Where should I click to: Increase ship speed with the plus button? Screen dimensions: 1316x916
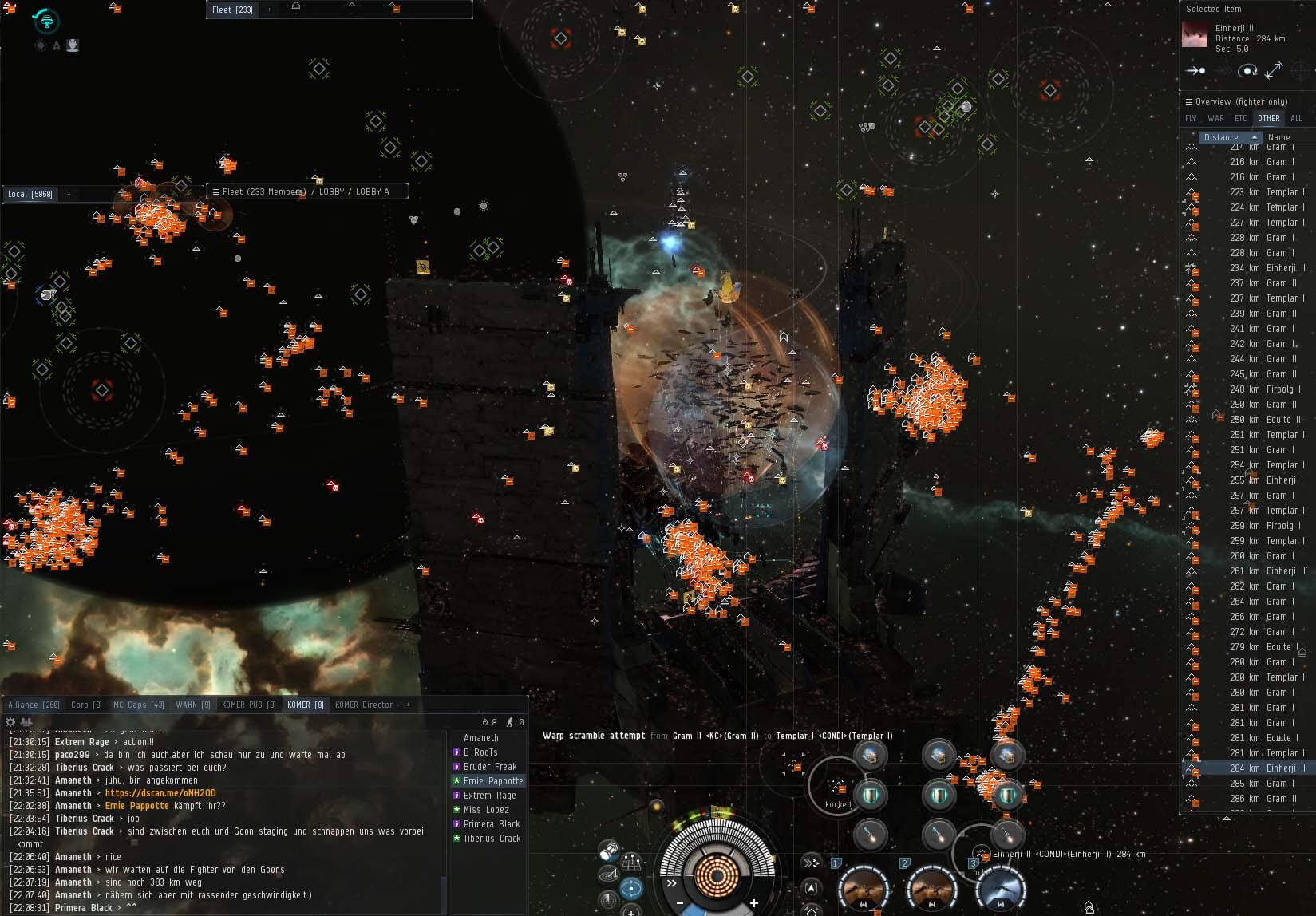click(753, 903)
